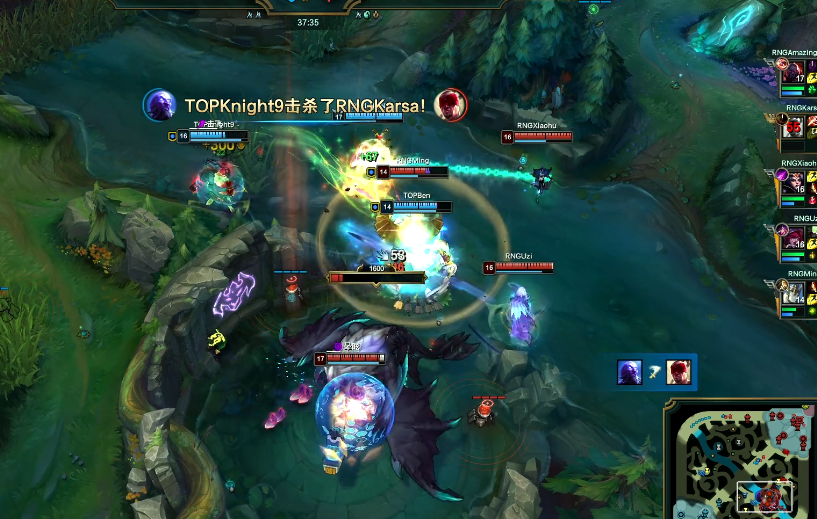Select RNGAmazing's champion portrait in the sidebar
The height and width of the screenshot is (519, 817).
794,73
